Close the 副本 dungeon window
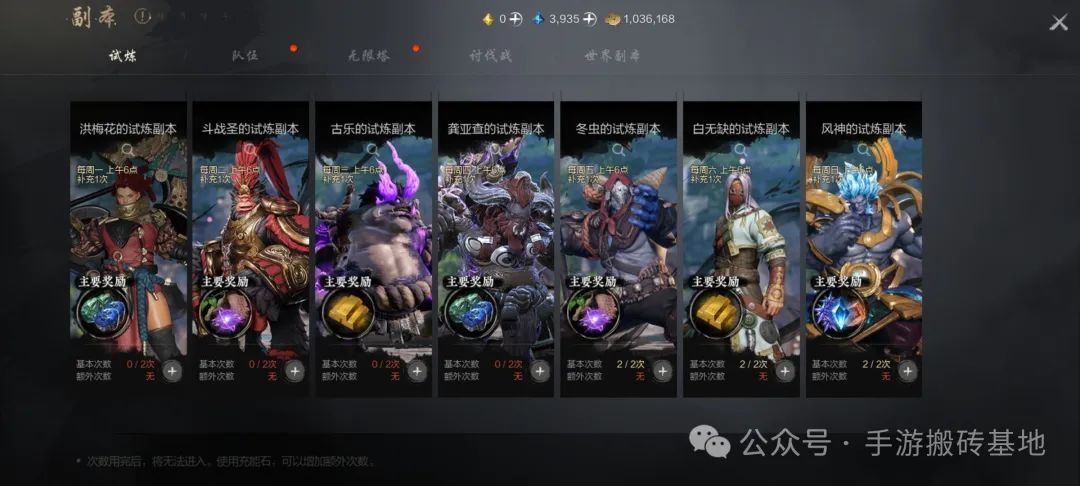This screenshot has height=486, width=1080. point(1058,22)
